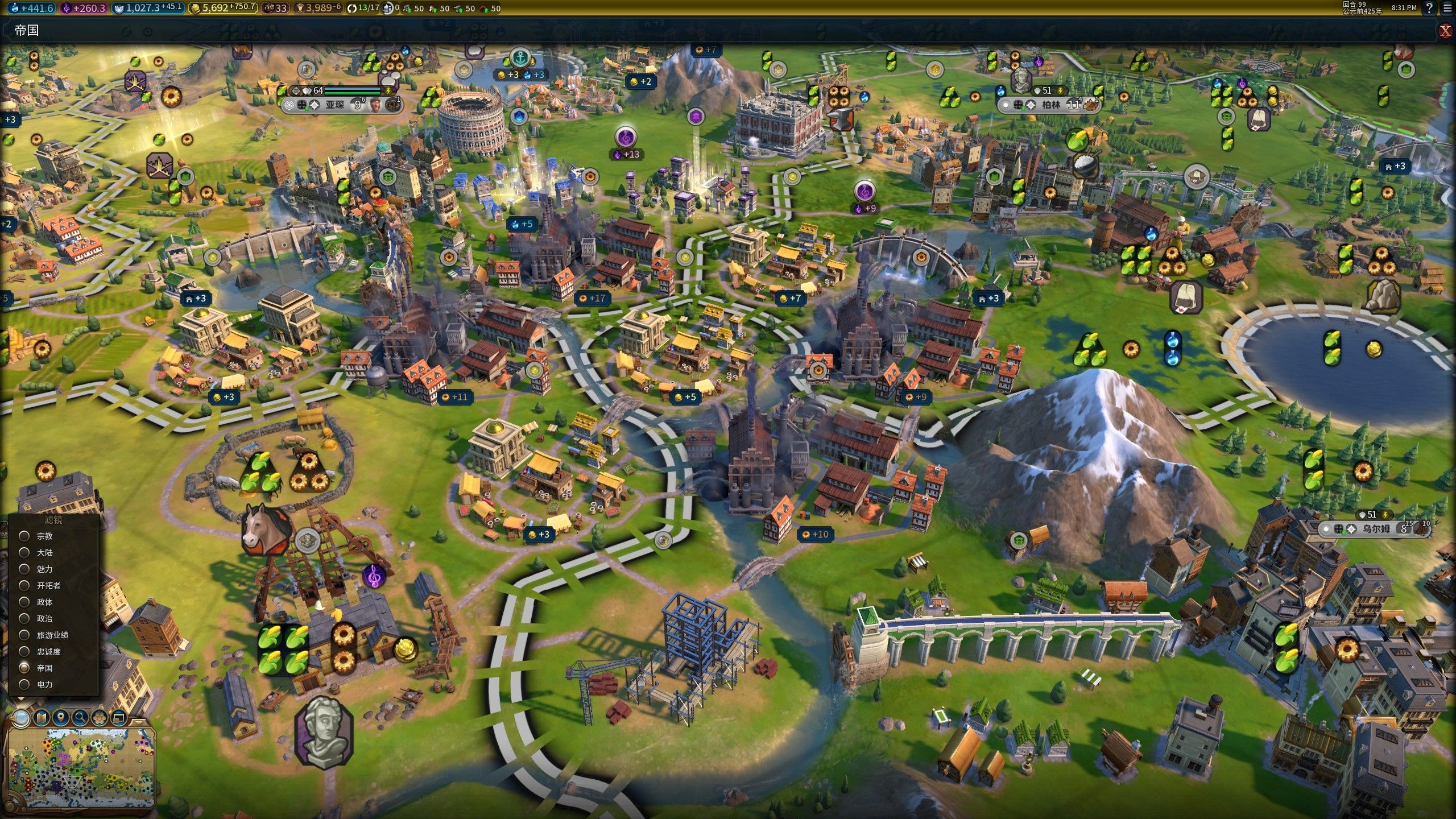
Task: Select the 宗教 lens filter
Action: coord(24,536)
